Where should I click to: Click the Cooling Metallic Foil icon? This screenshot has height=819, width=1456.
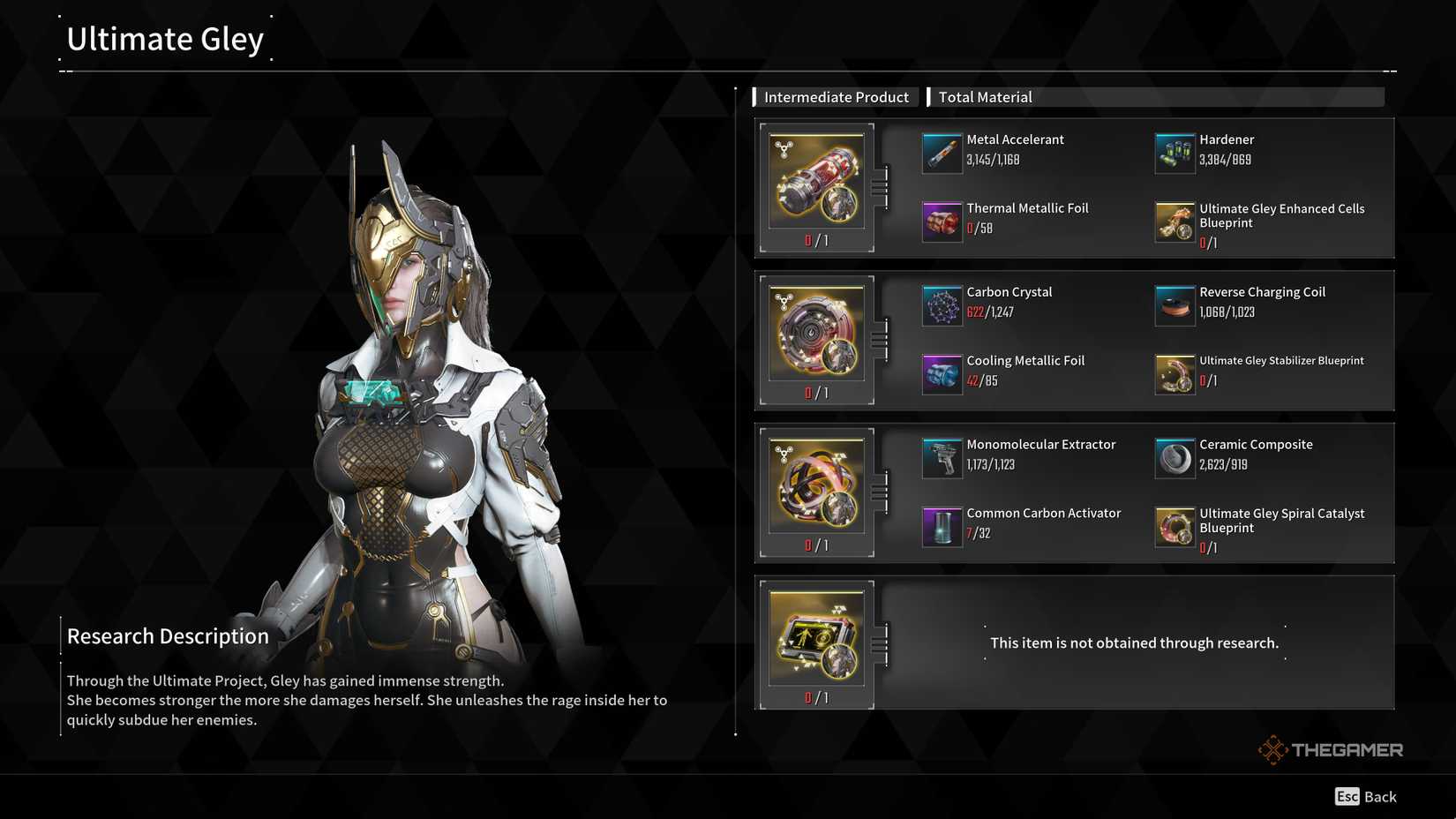coord(942,373)
